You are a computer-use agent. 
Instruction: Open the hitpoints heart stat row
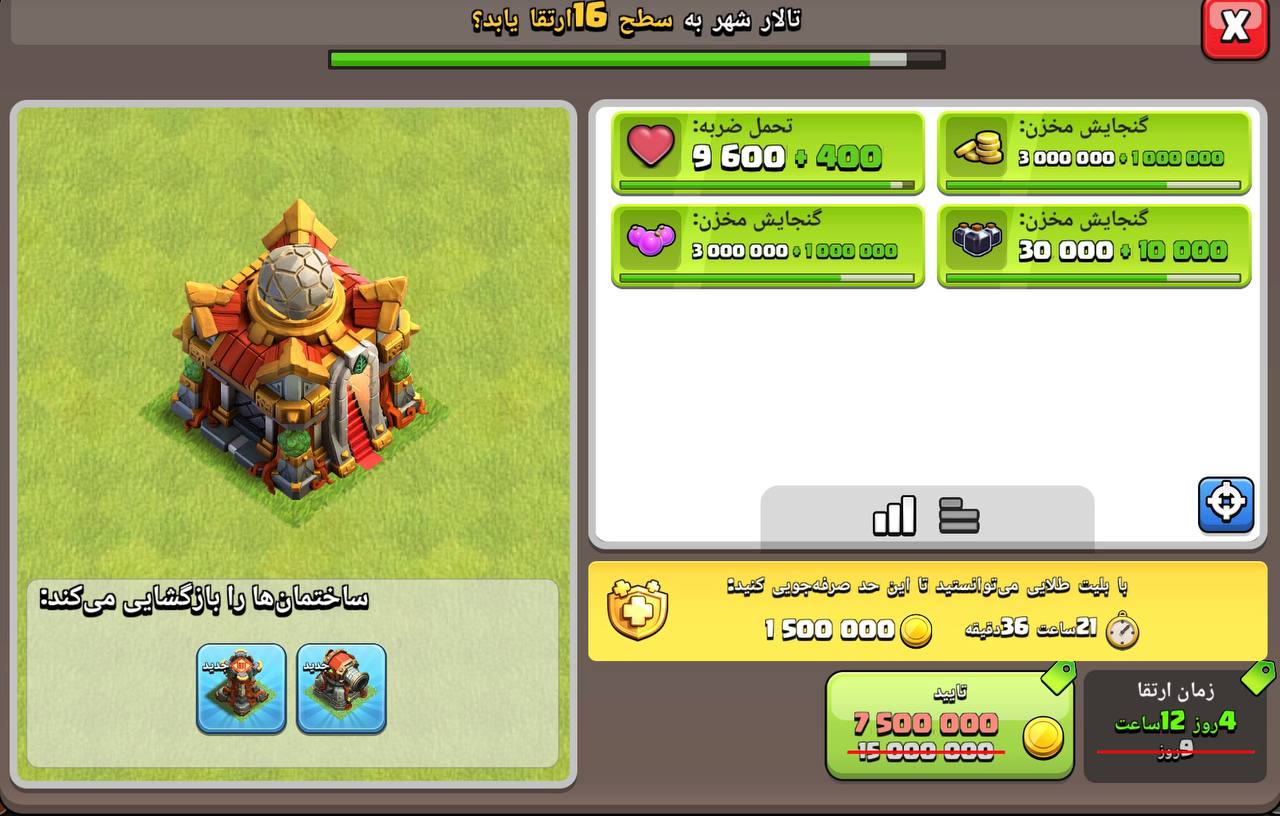[767, 153]
